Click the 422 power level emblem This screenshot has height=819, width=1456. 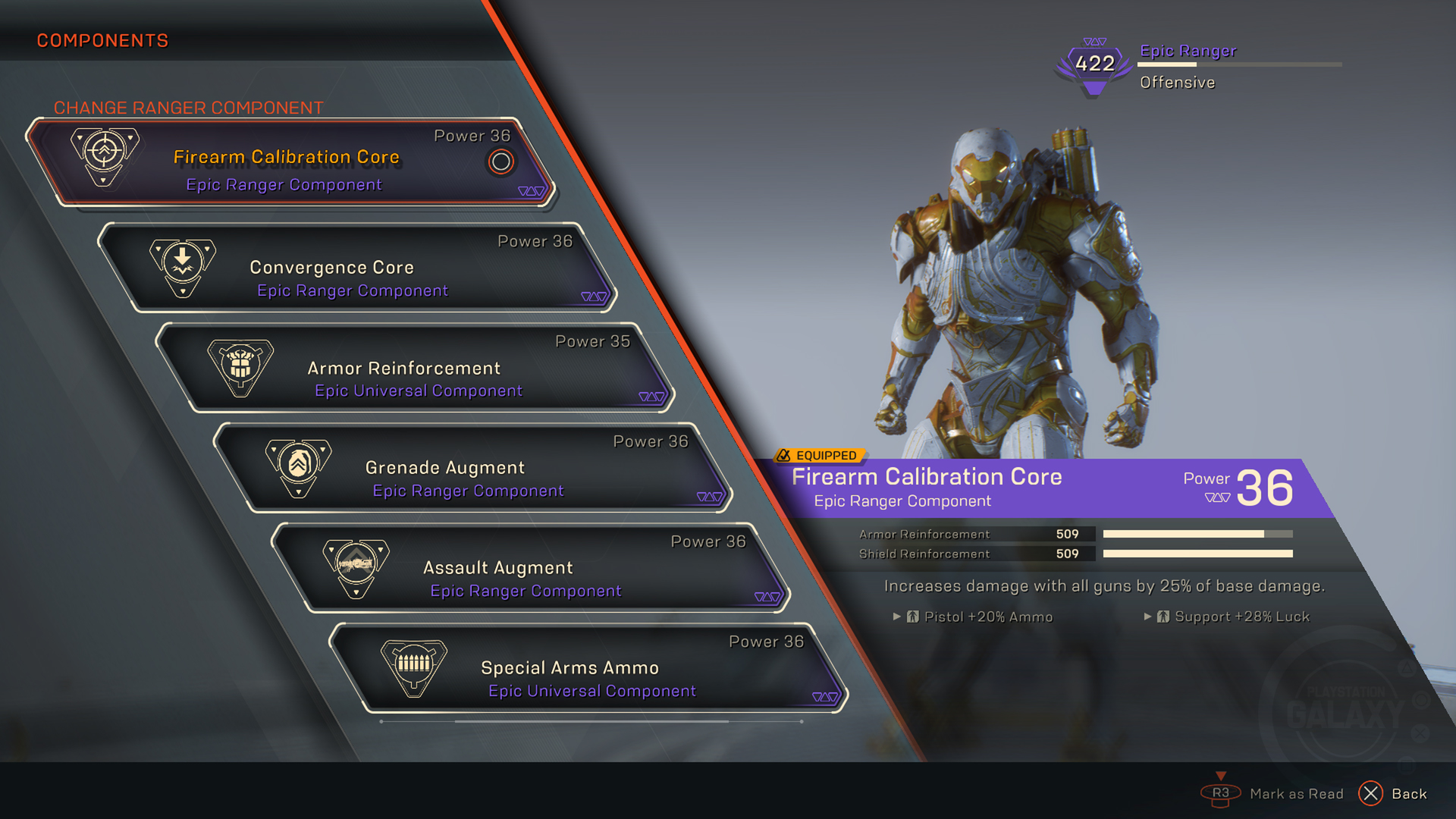pyautogui.click(x=1094, y=64)
